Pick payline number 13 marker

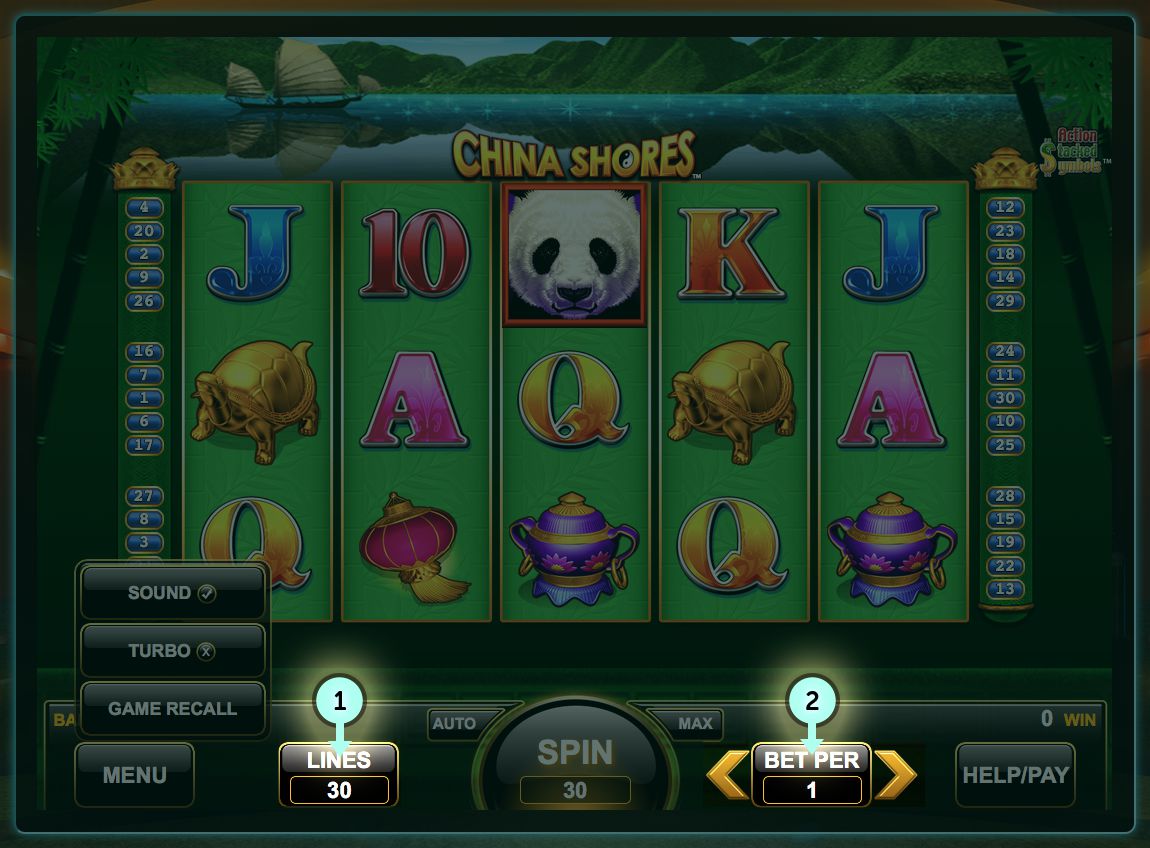pos(1004,589)
